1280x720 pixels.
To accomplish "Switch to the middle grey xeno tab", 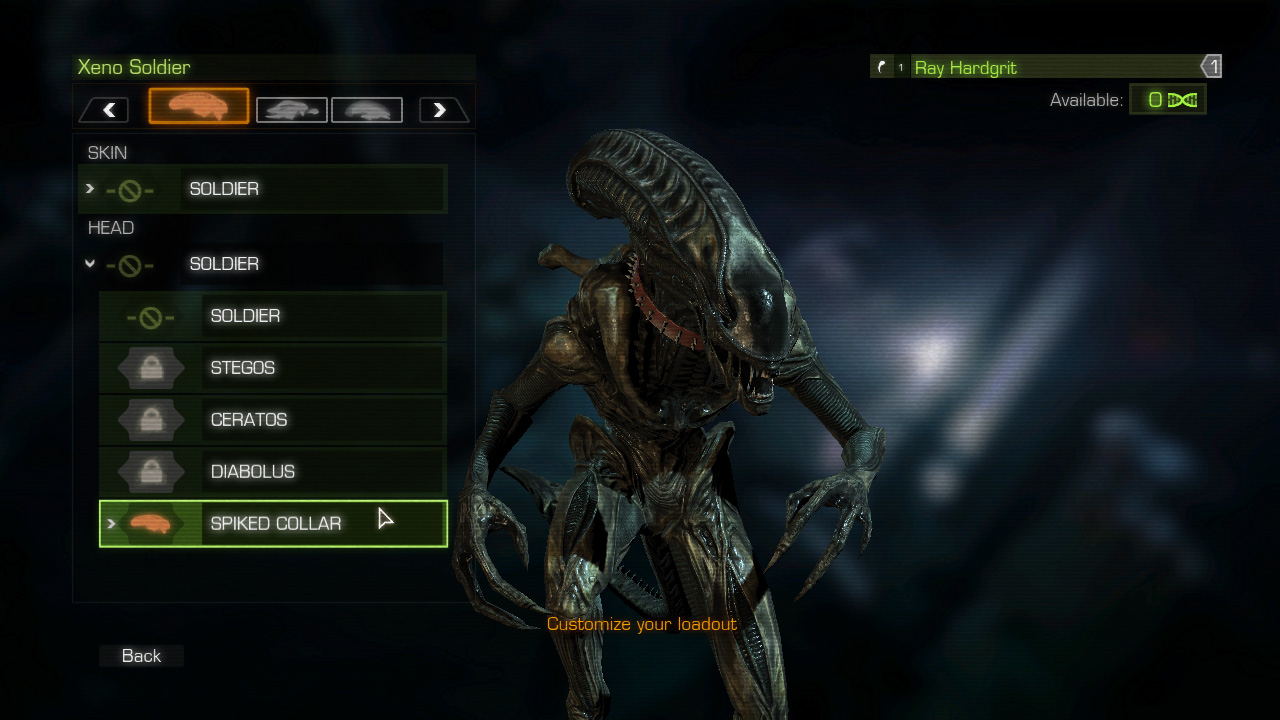I will [291, 110].
